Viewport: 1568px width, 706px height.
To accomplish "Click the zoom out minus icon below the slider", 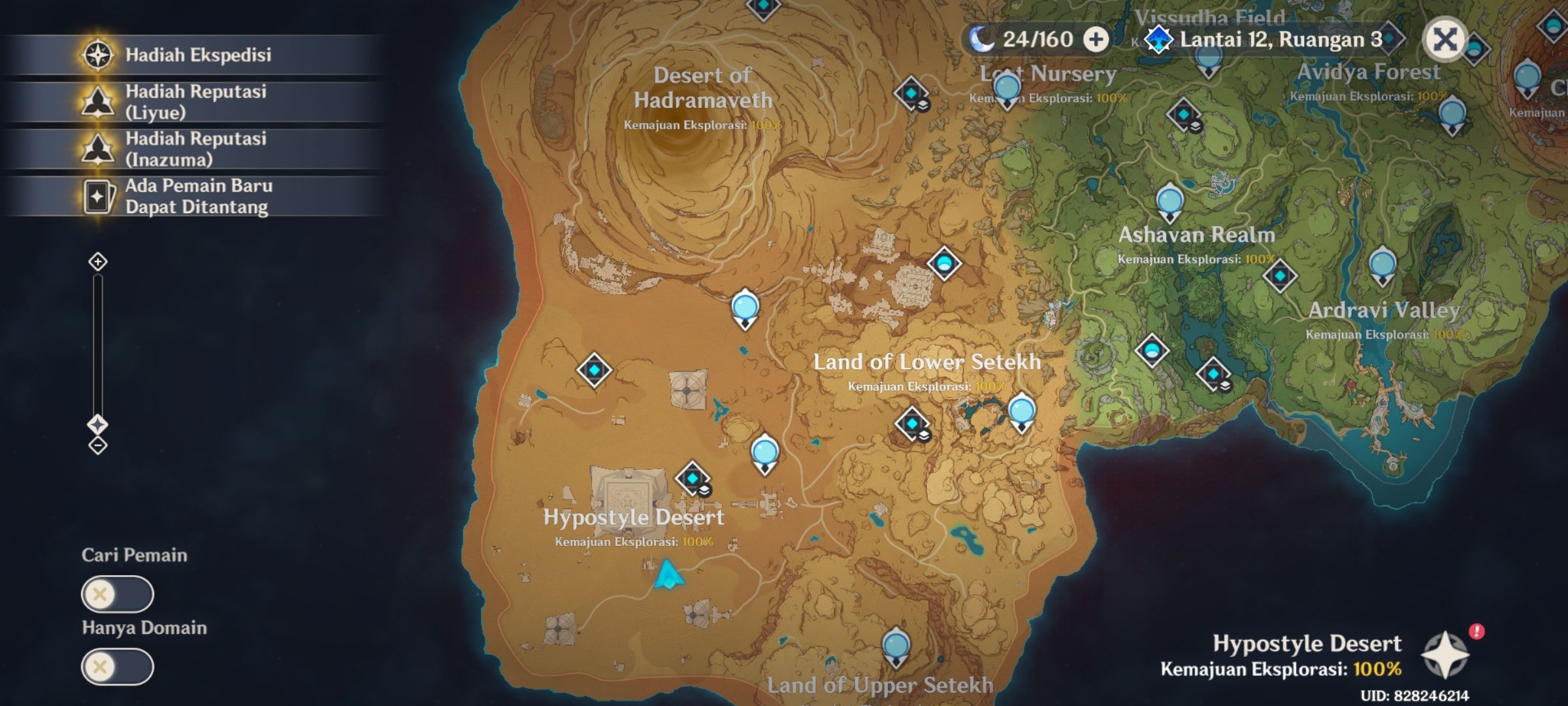I will click(98, 446).
